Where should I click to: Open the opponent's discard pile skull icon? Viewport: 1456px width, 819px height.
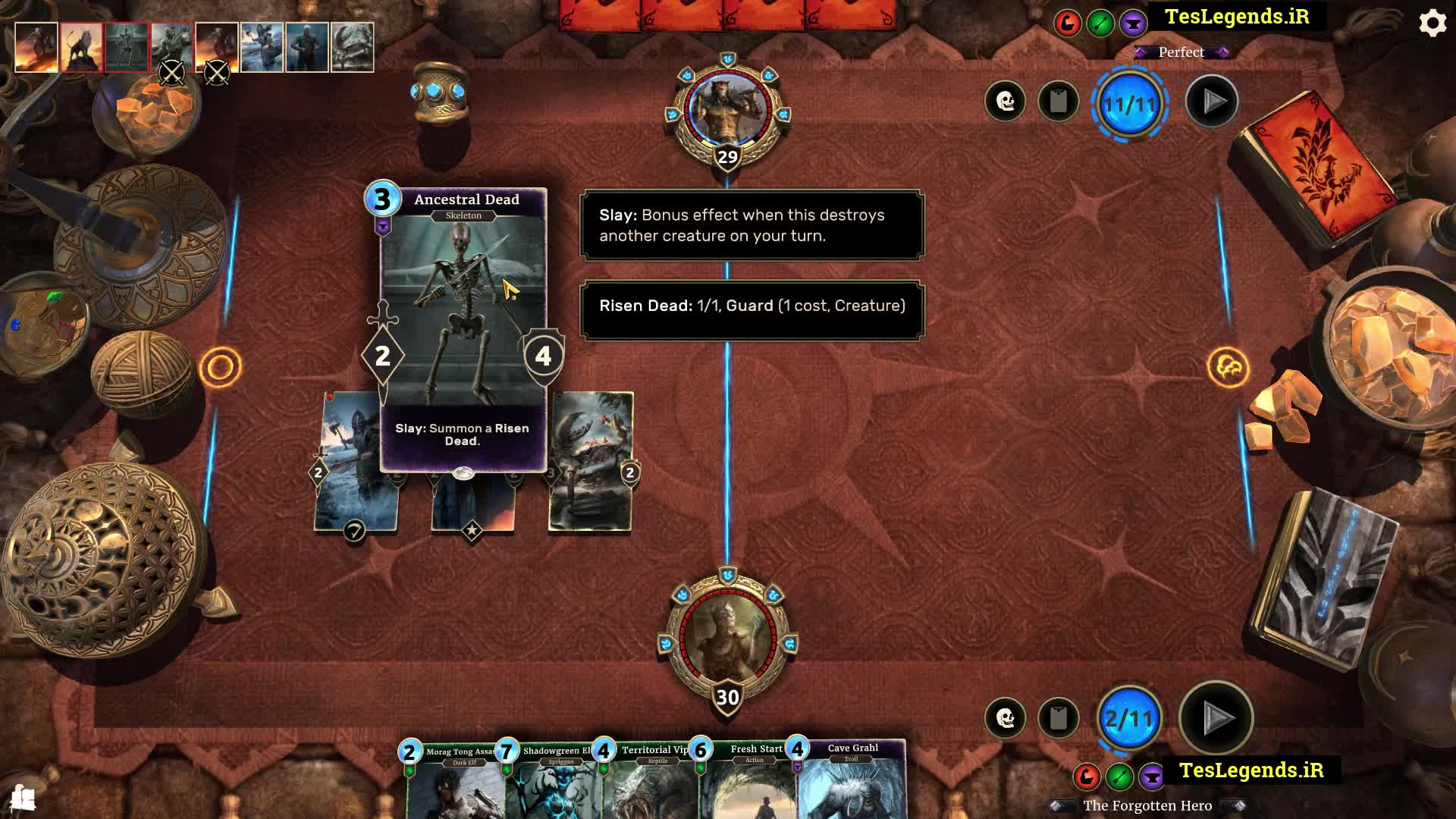pos(1006,101)
